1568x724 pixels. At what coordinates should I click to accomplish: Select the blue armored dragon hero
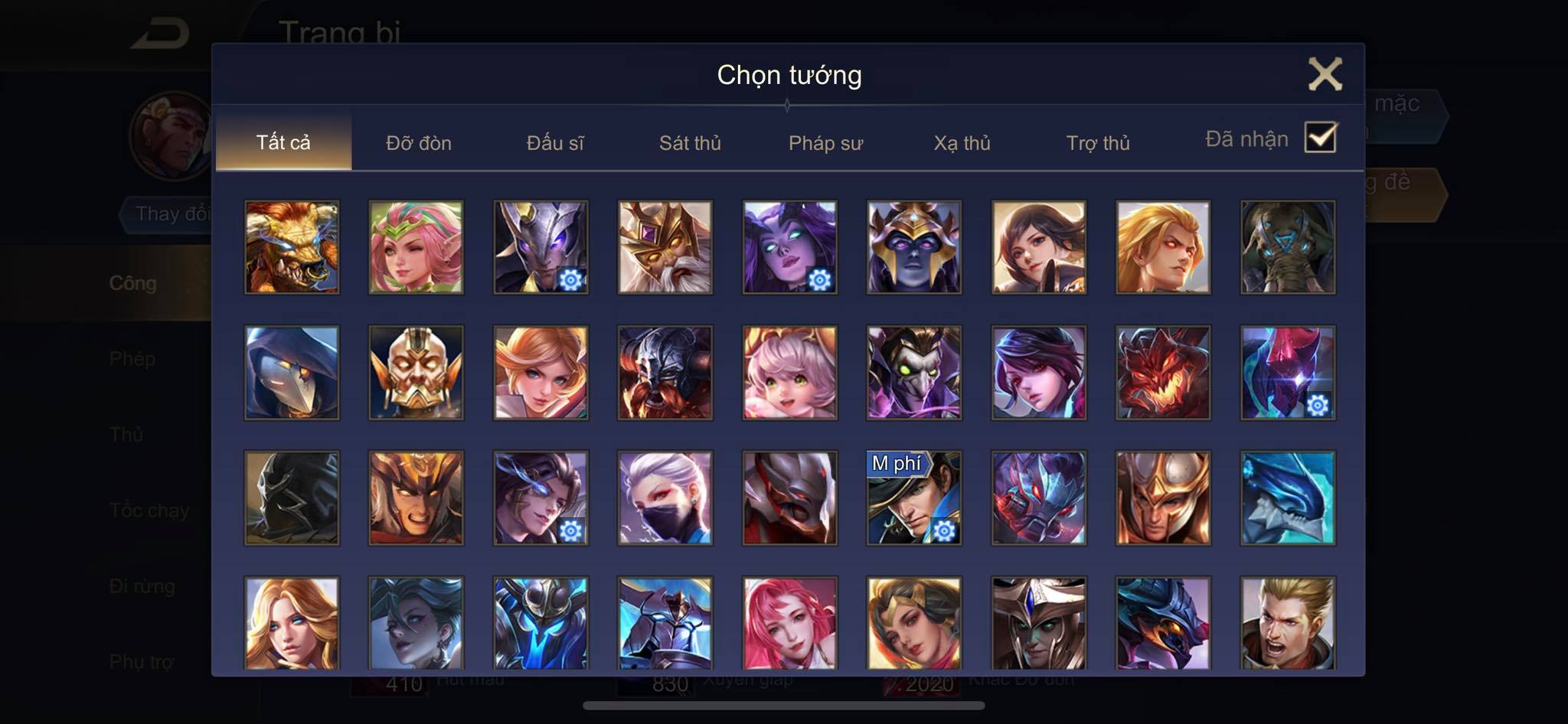[1288, 497]
